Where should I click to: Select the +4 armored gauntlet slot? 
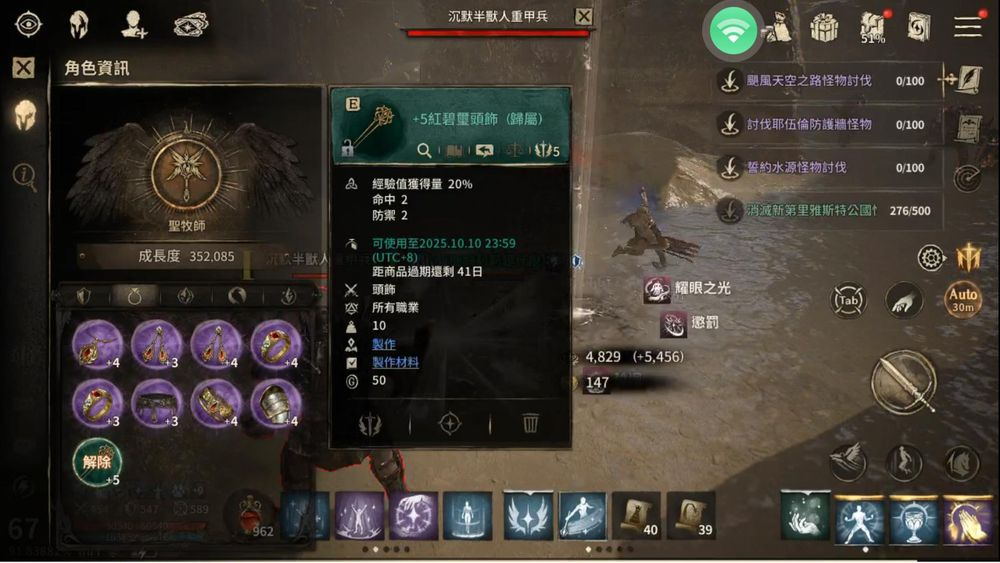pos(275,402)
